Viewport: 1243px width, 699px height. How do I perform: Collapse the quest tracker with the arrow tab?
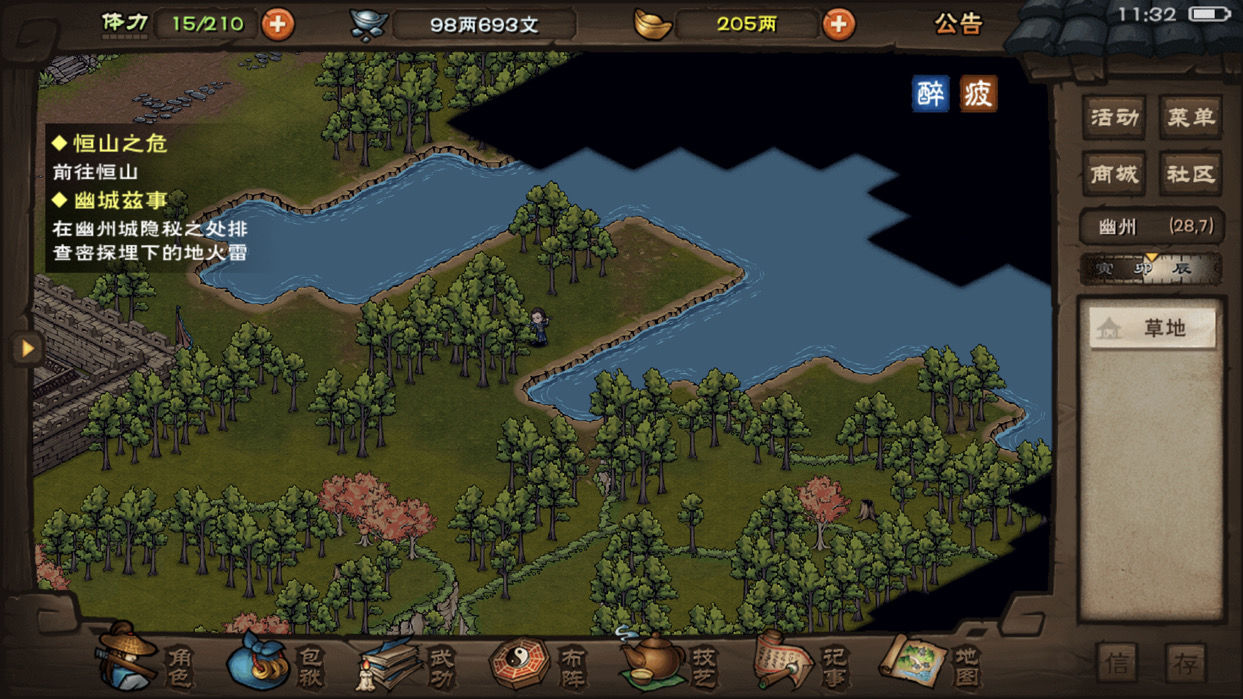click(26, 348)
